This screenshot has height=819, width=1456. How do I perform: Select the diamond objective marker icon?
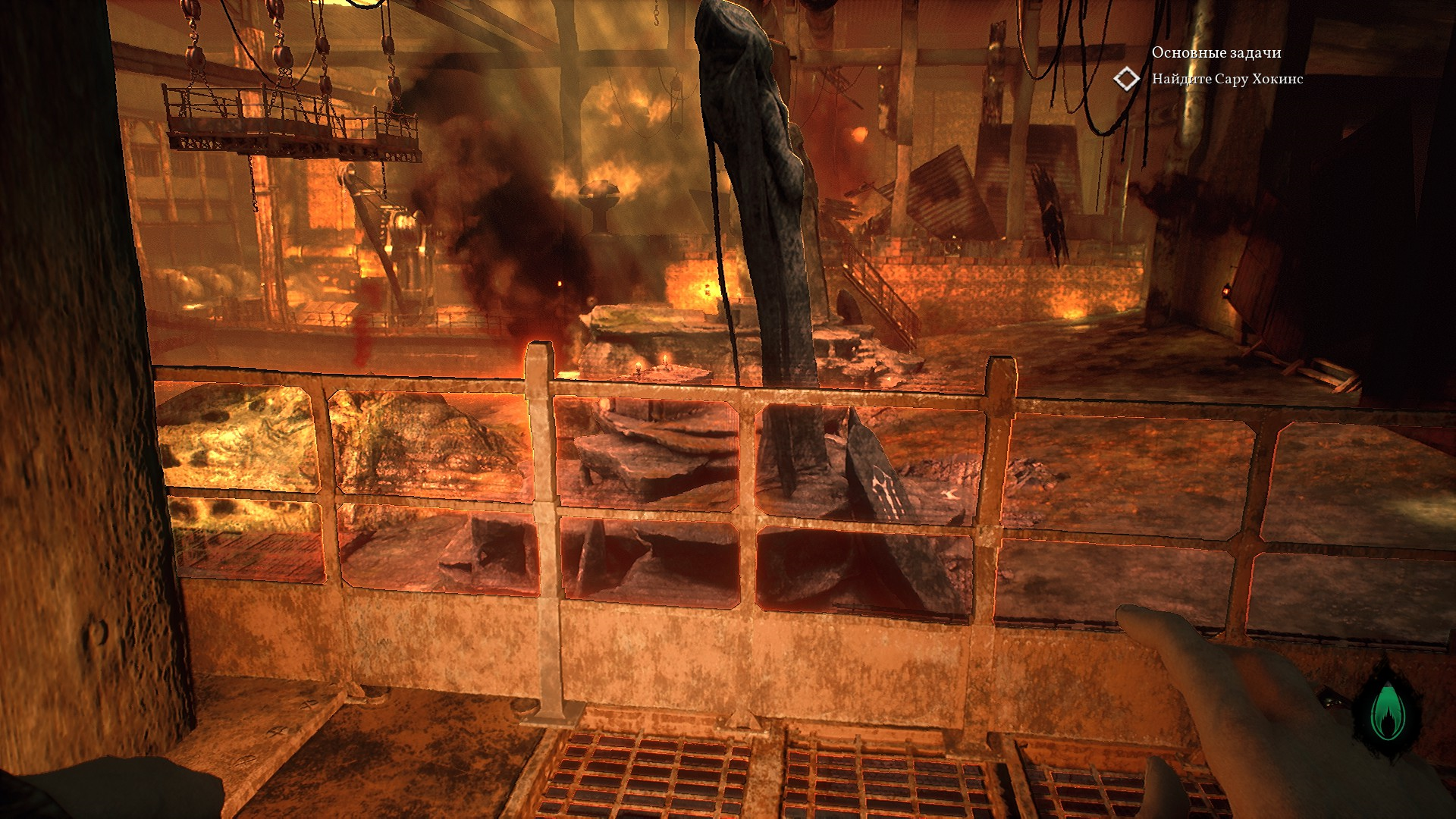1127,79
